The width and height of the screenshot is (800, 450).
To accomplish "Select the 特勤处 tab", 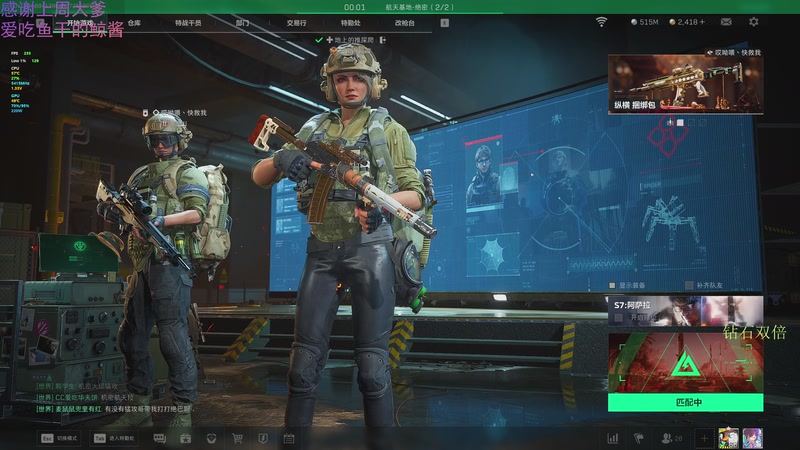I will 350,21.
